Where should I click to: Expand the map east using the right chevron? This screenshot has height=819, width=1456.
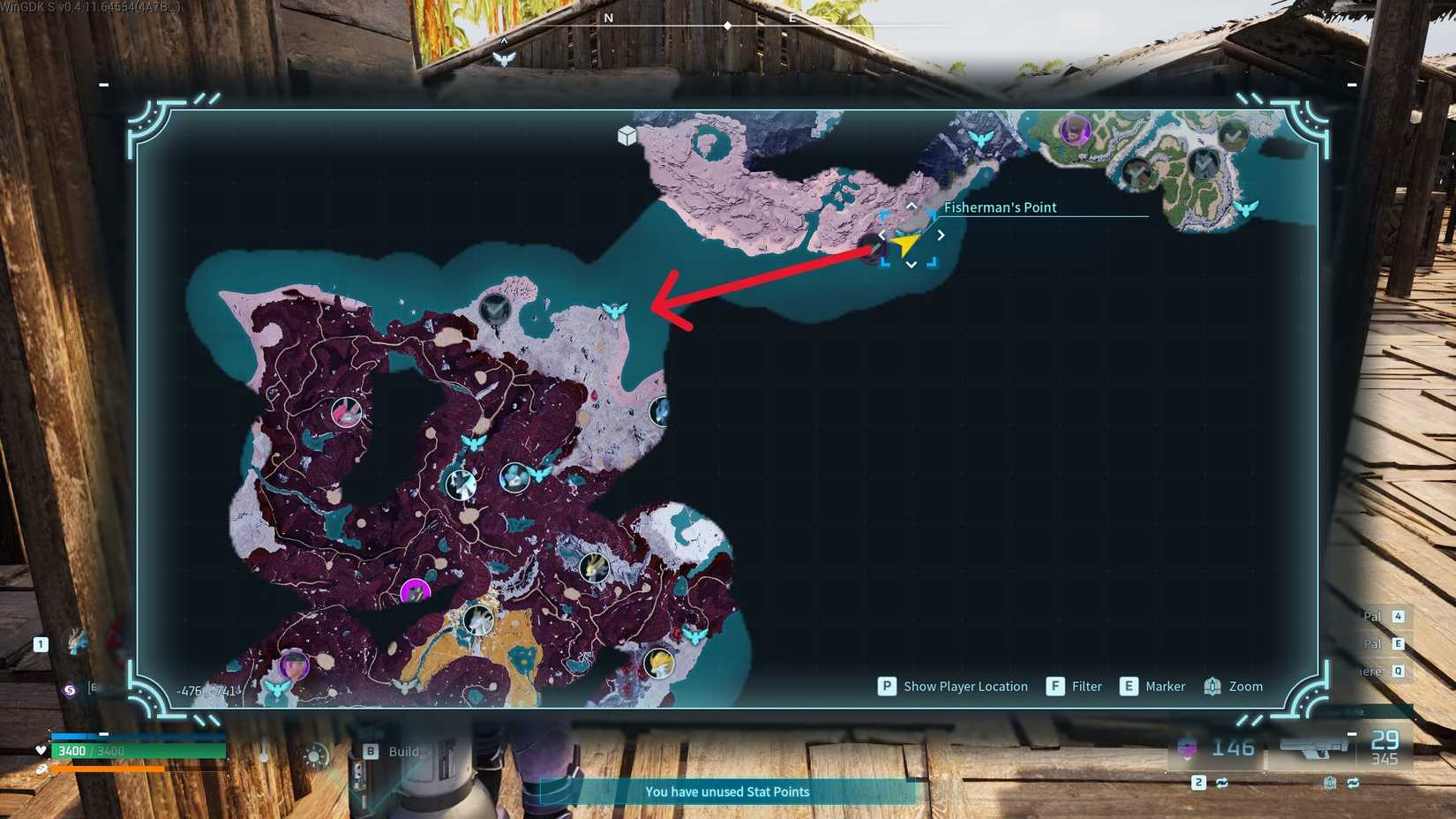tap(941, 235)
